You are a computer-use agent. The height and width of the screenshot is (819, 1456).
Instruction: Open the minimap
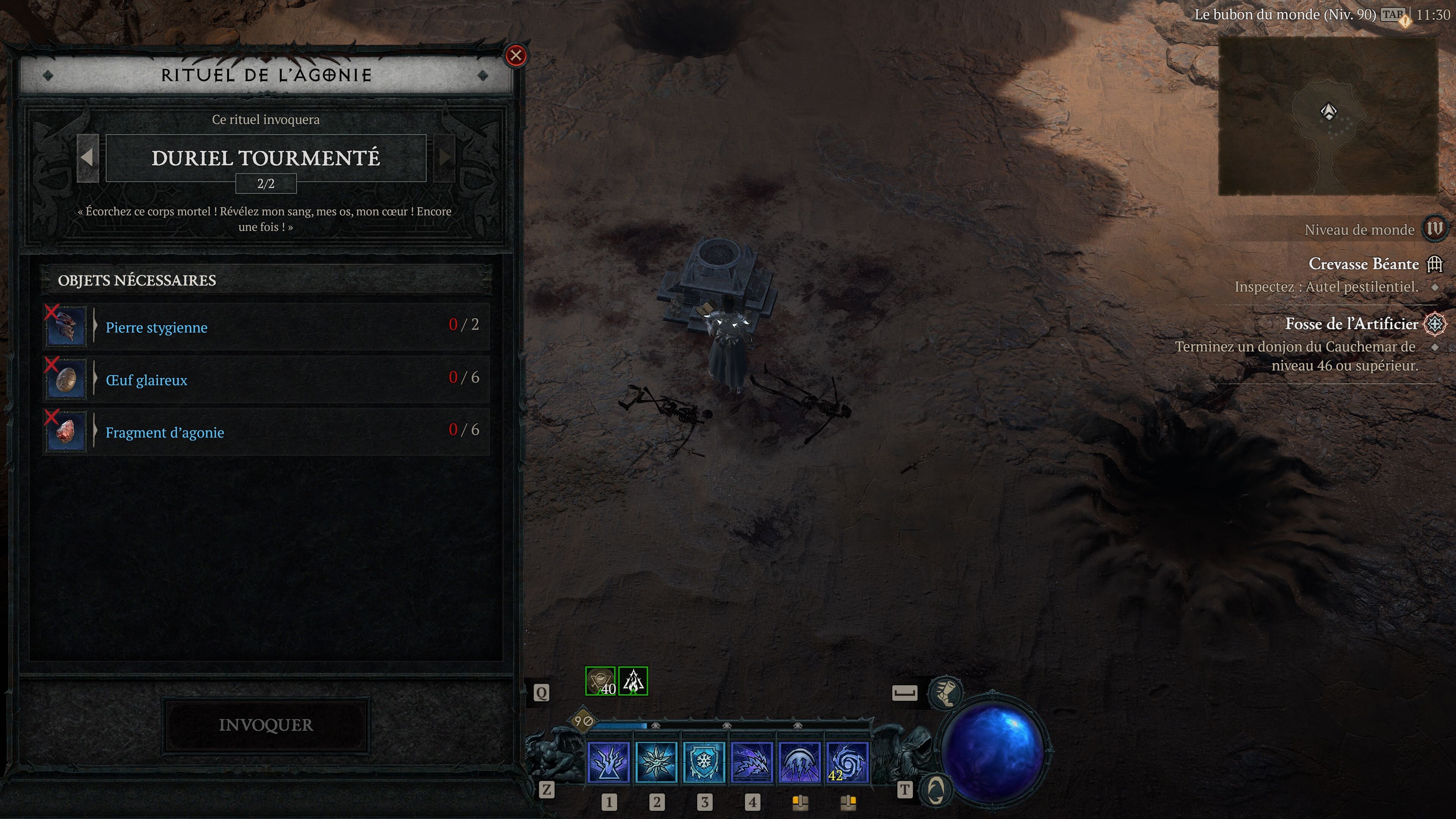pos(1328,116)
